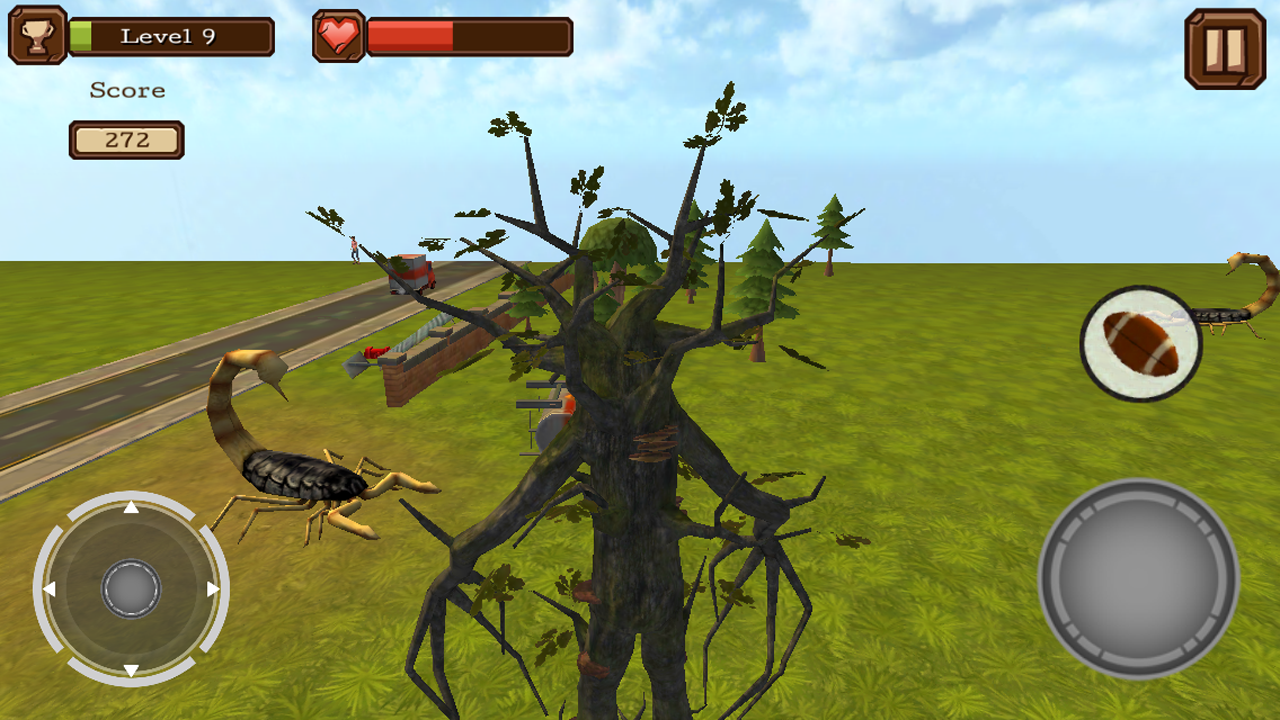Tap the score box showing 272
The width and height of the screenshot is (1280, 720).
[x=126, y=140]
